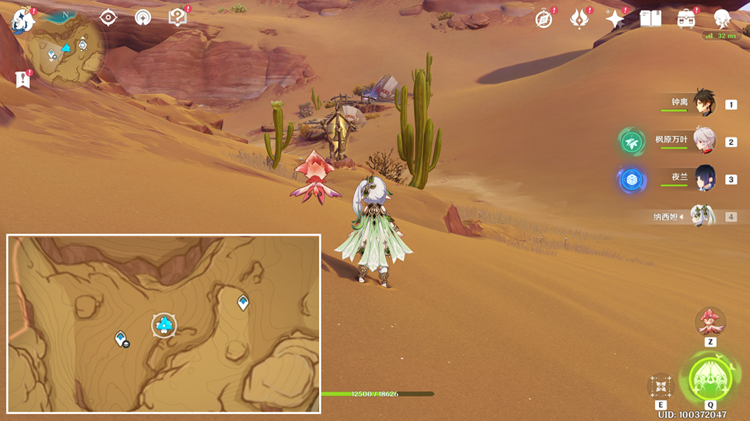The width and height of the screenshot is (750, 421).
Task: Use the red fish gadget icon
Action: (710, 322)
